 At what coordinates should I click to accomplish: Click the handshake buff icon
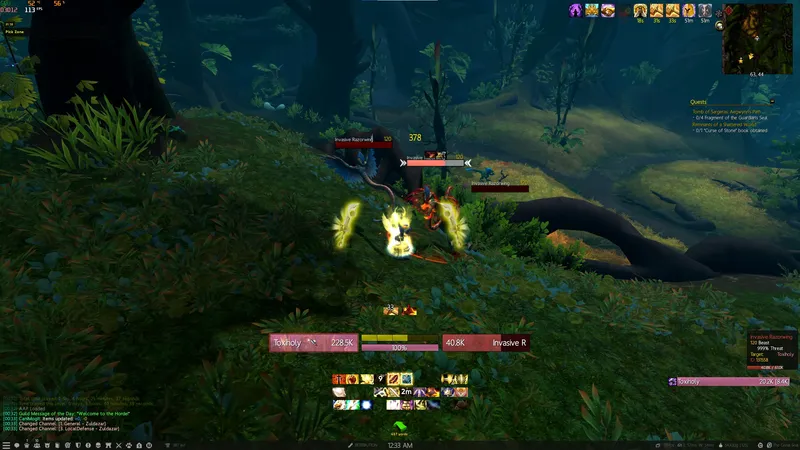pos(607,10)
